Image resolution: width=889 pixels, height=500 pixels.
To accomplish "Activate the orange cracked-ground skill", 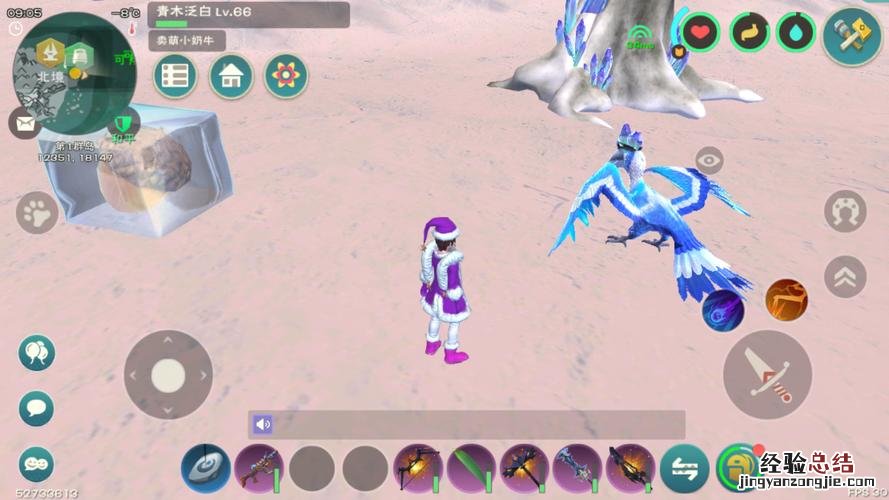I will coord(786,300).
